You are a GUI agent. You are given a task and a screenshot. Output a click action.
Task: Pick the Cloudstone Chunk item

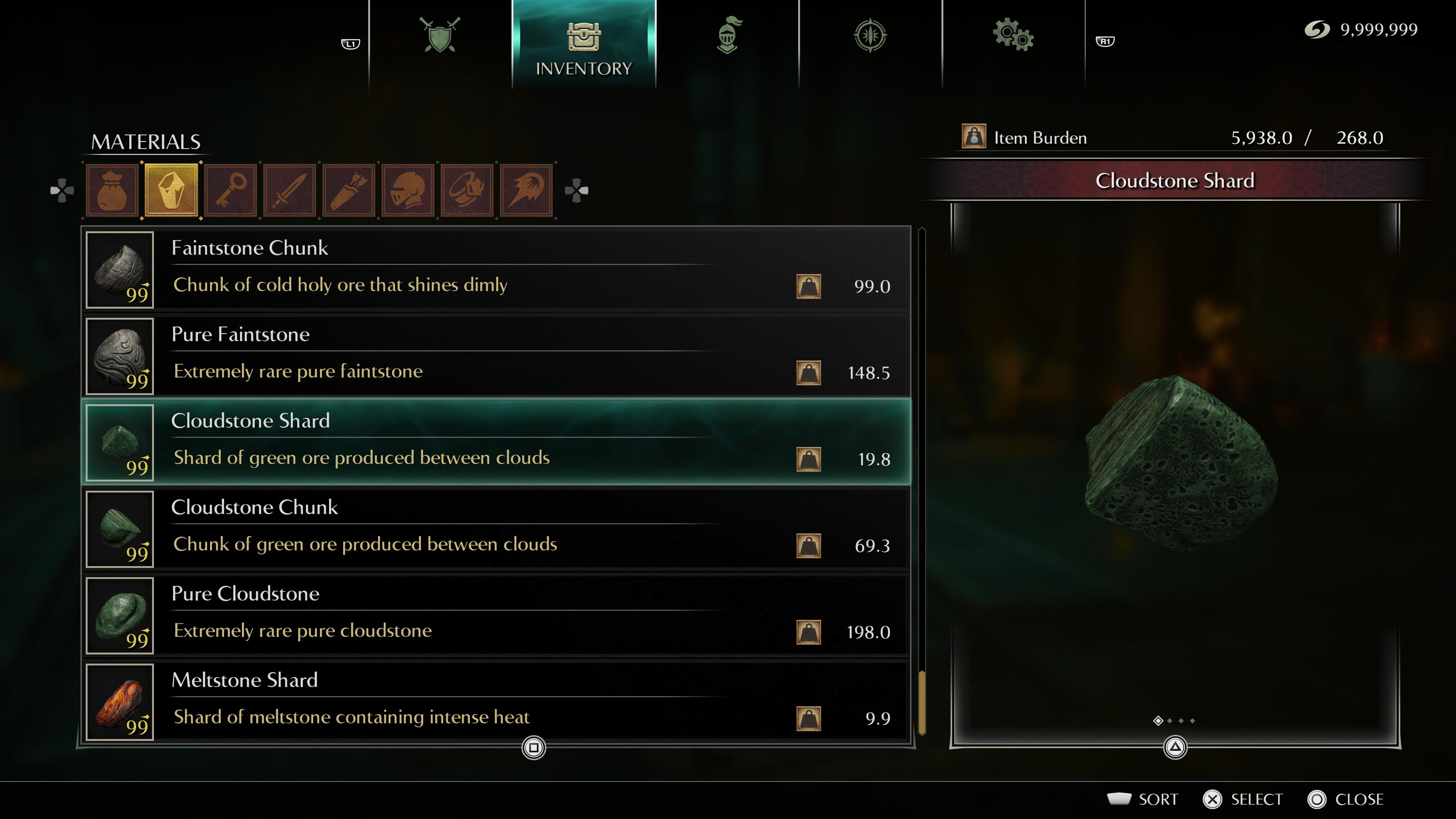pos(497,529)
